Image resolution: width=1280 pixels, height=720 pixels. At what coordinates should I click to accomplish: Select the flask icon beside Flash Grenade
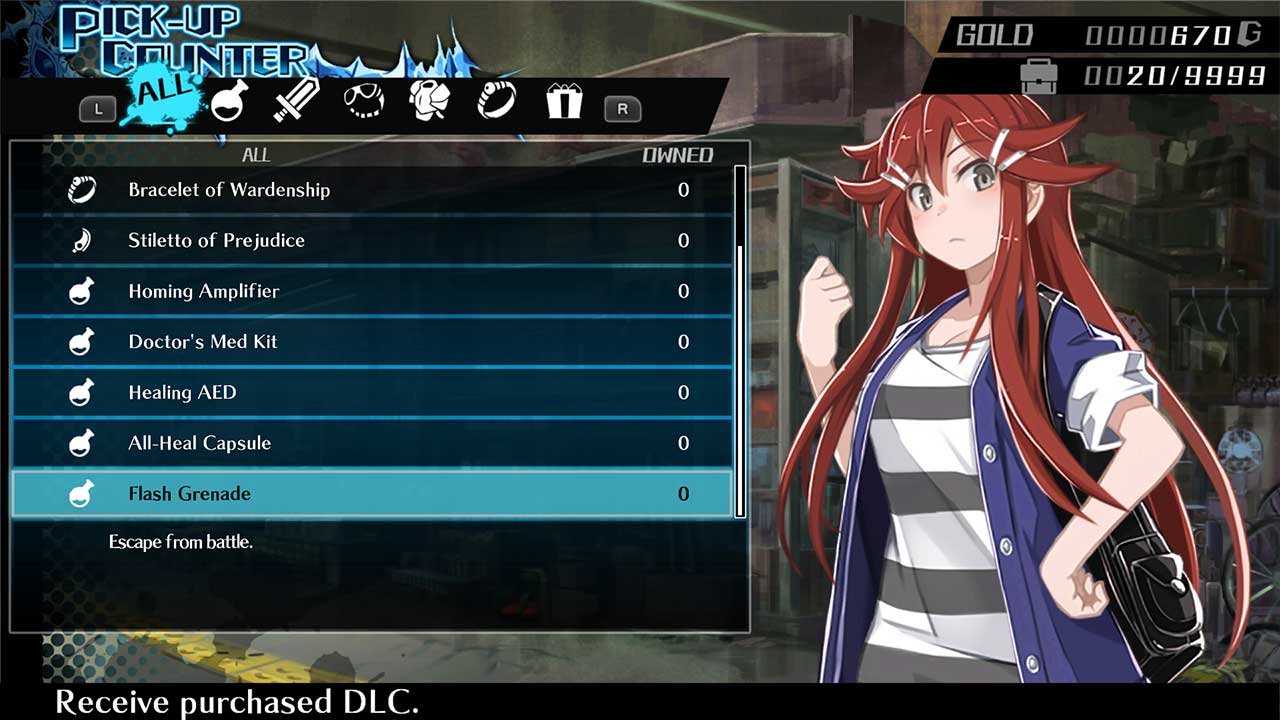click(x=81, y=493)
